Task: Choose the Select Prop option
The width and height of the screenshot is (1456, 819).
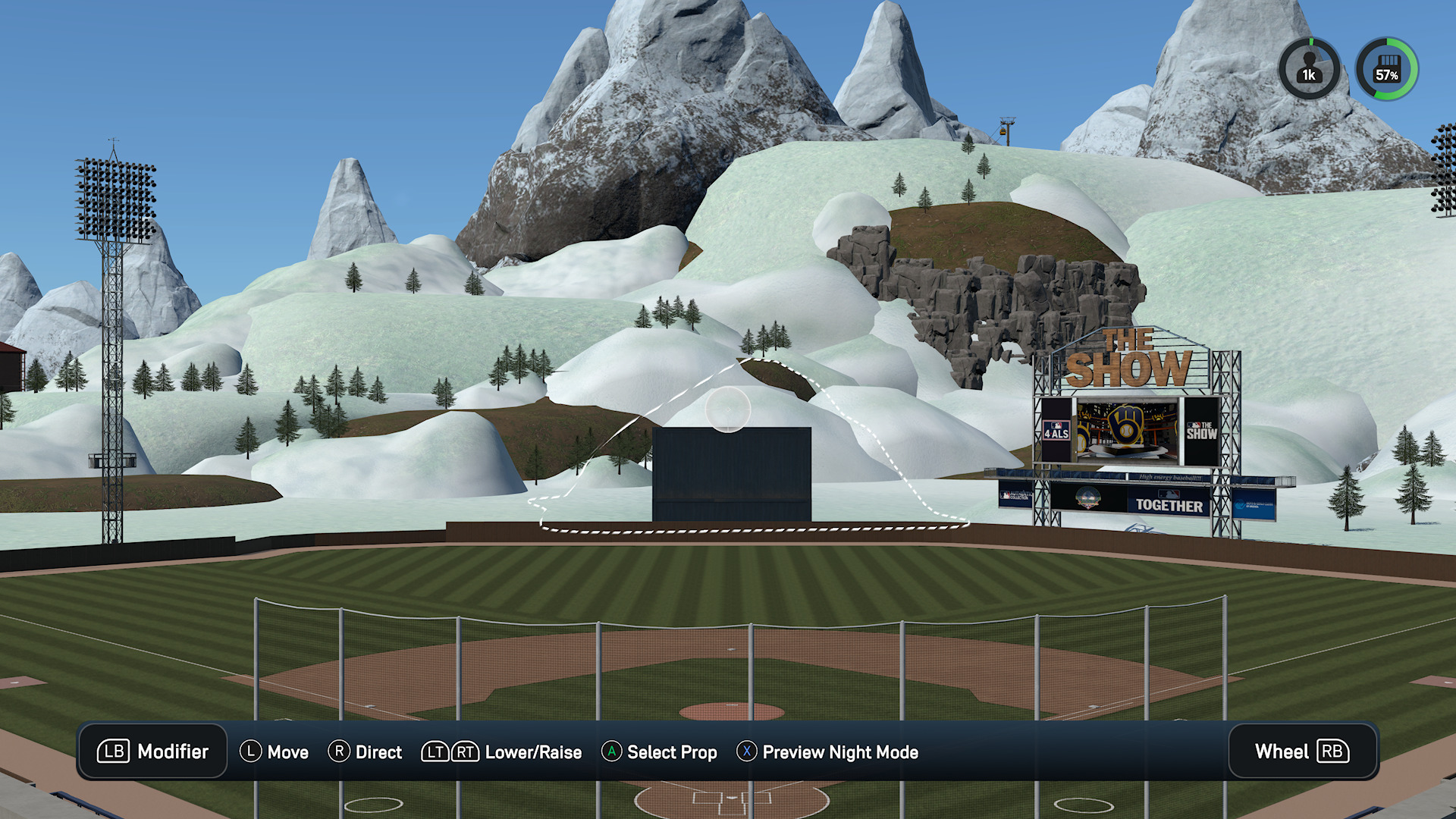Action: click(659, 752)
